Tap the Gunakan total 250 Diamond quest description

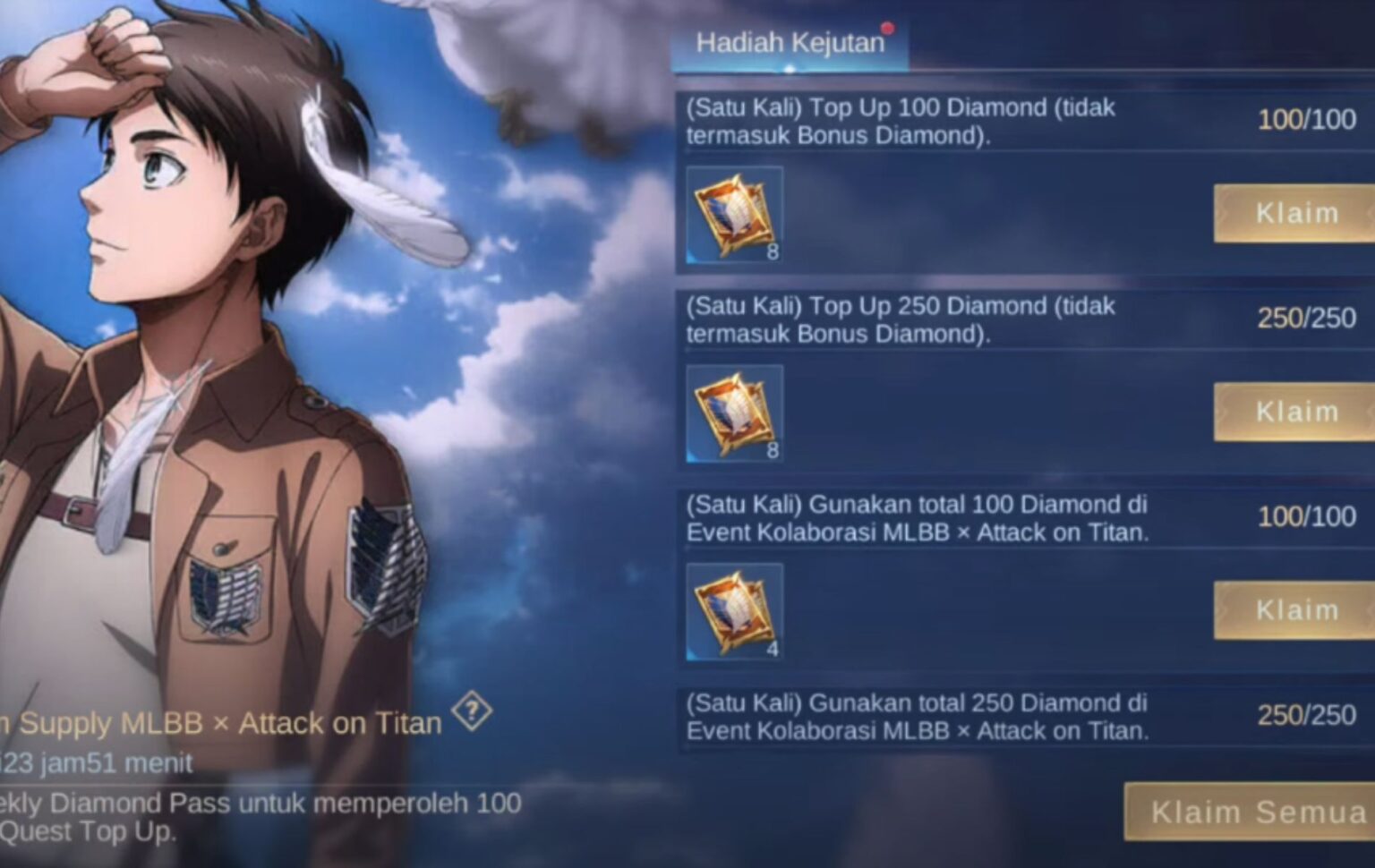point(915,716)
